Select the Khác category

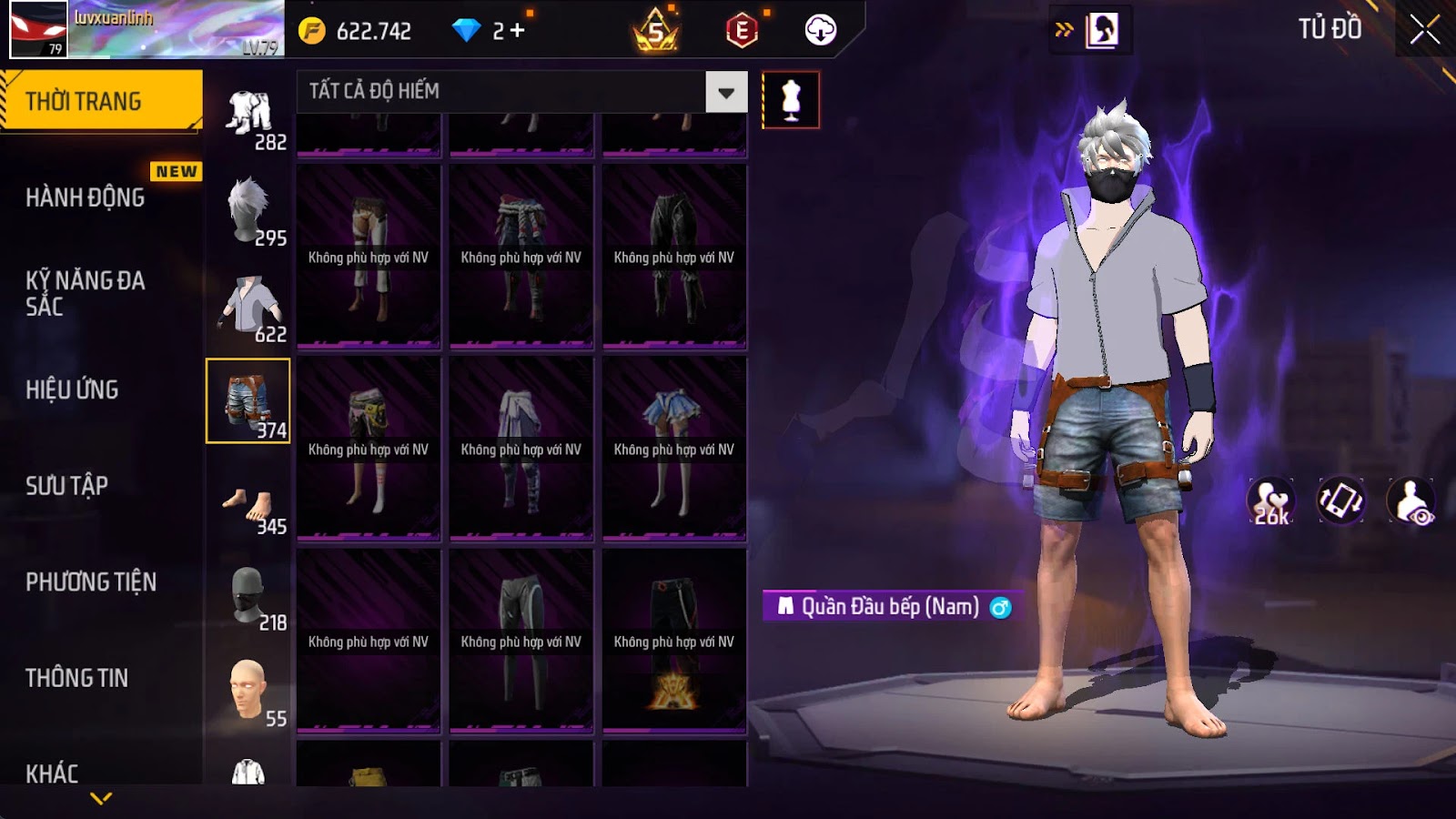(x=53, y=773)
